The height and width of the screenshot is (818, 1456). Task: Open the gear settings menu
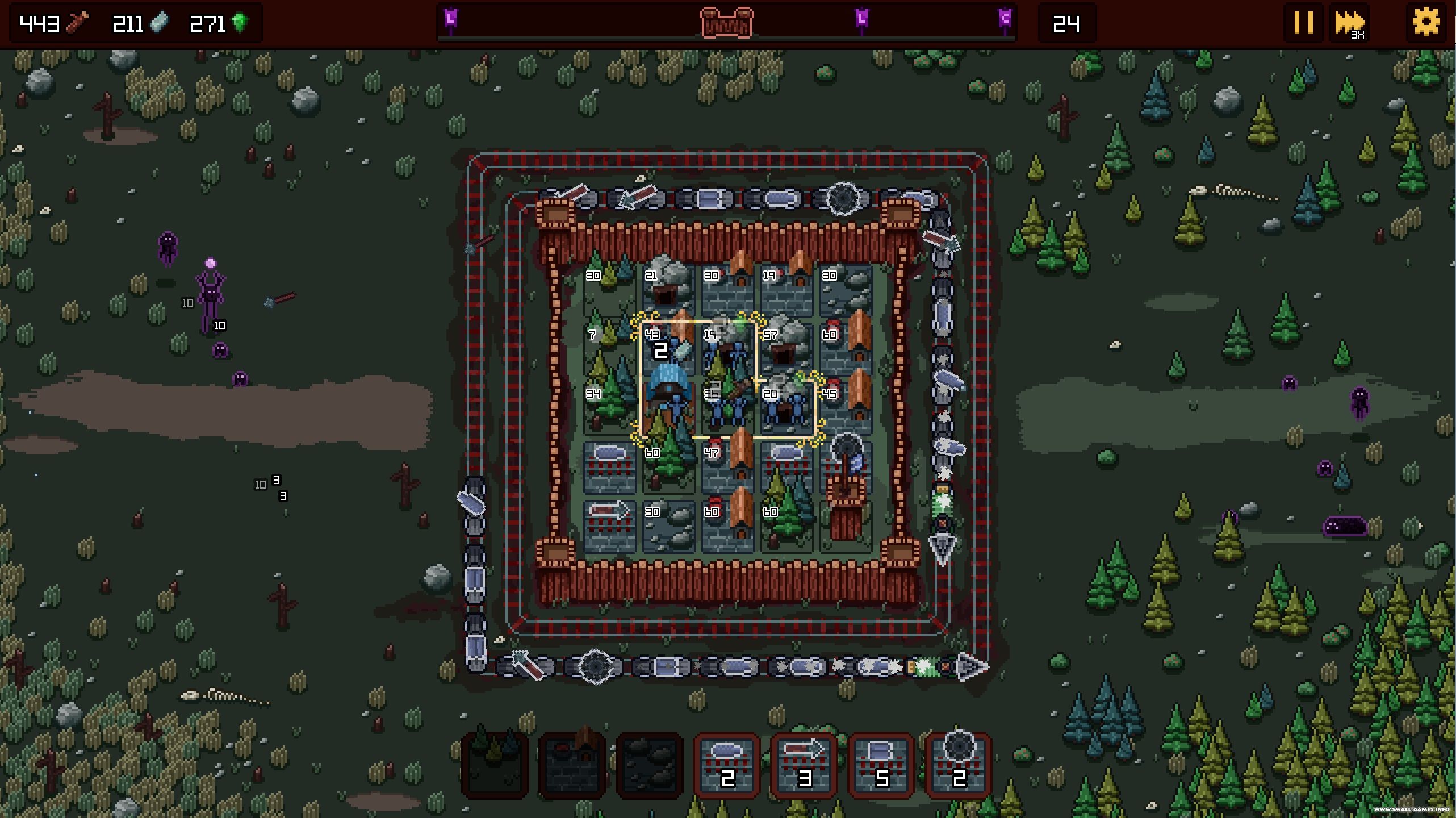pyautogui.click(x=1426, y=23)
